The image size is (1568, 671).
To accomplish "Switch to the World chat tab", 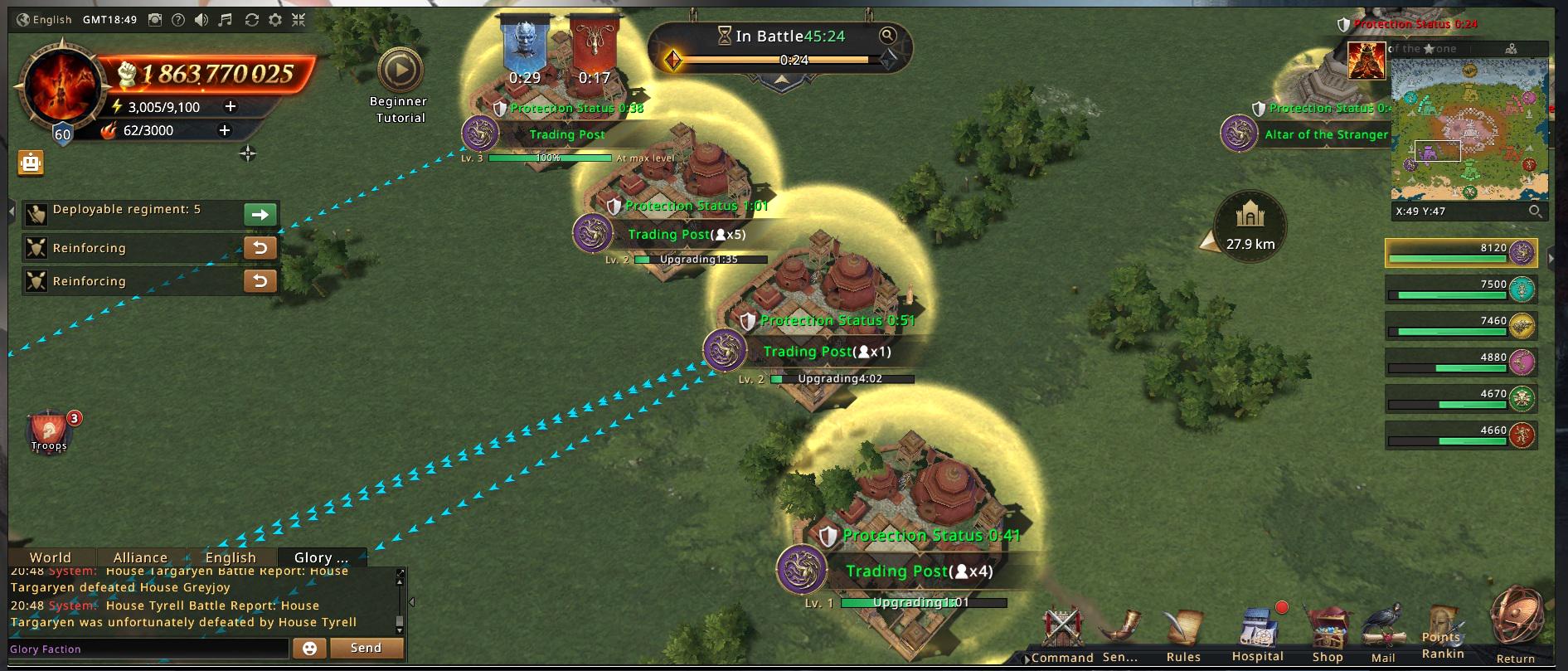I will click(x=51, y=557).
